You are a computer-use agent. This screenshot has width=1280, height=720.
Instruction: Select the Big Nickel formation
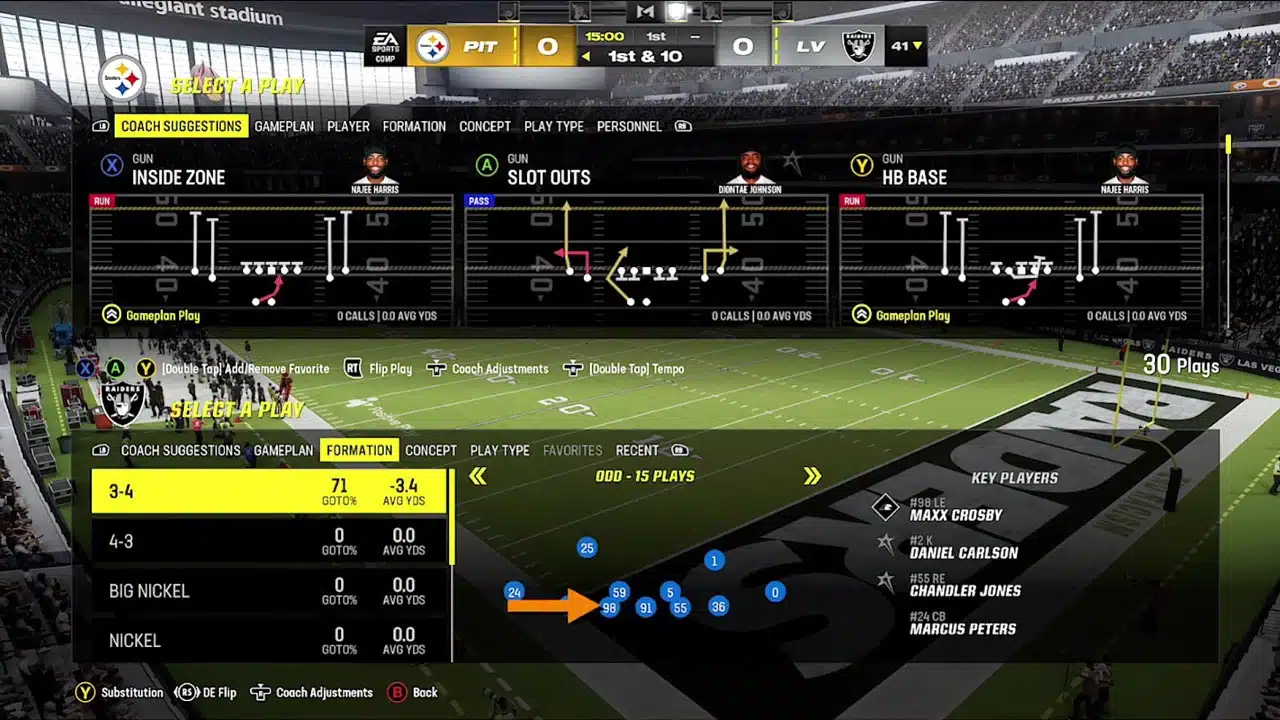tap(269, 591)
